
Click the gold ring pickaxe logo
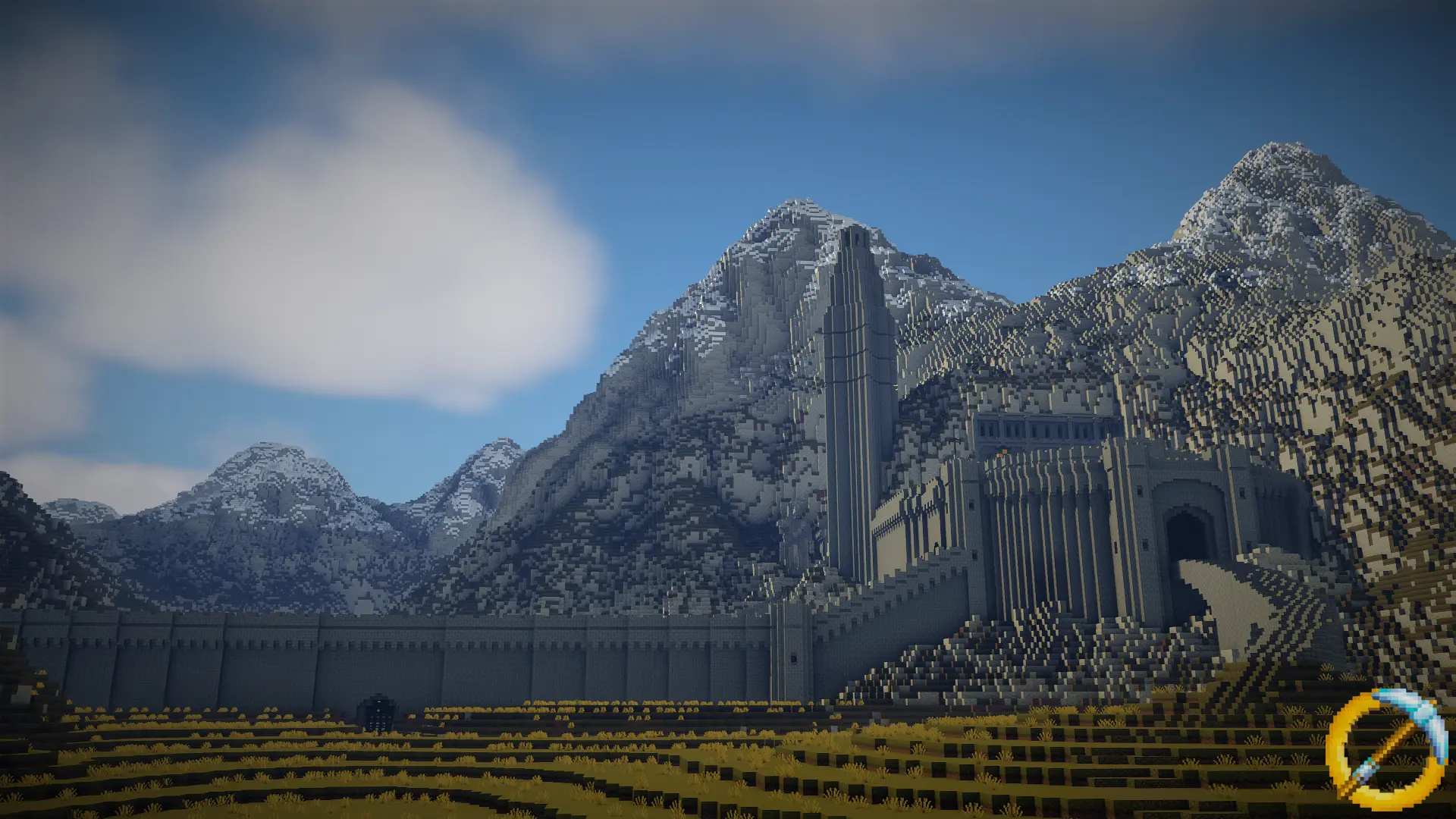coord(1386,746)
